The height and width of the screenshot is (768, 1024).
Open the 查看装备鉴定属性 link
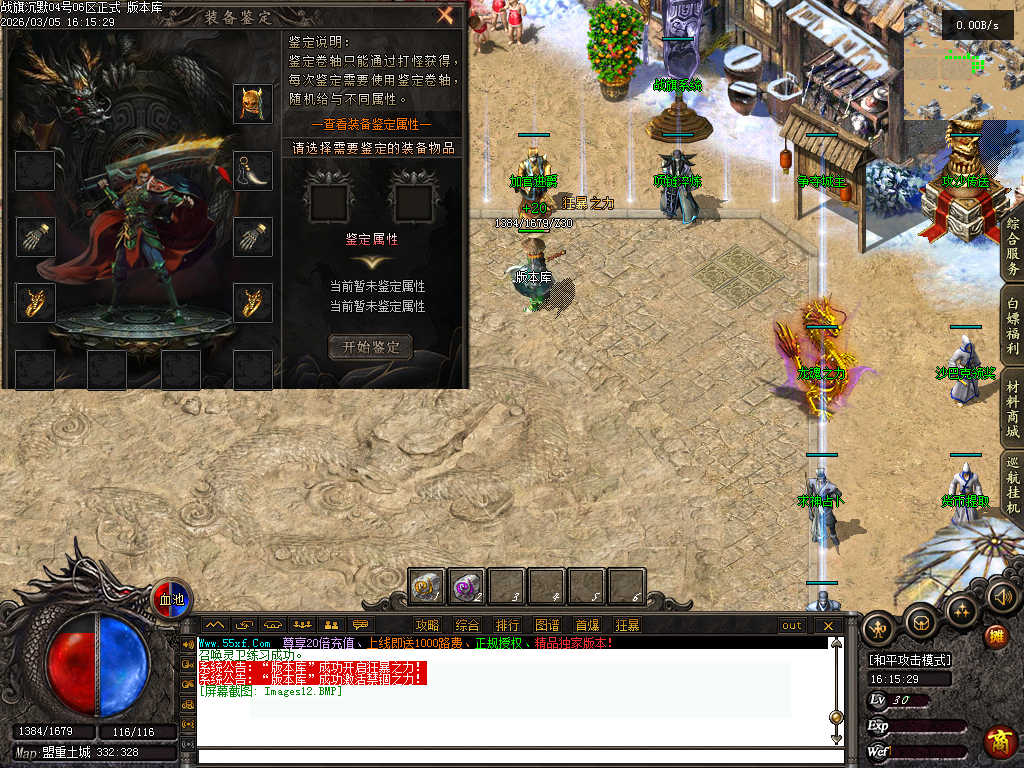(371, 124)
